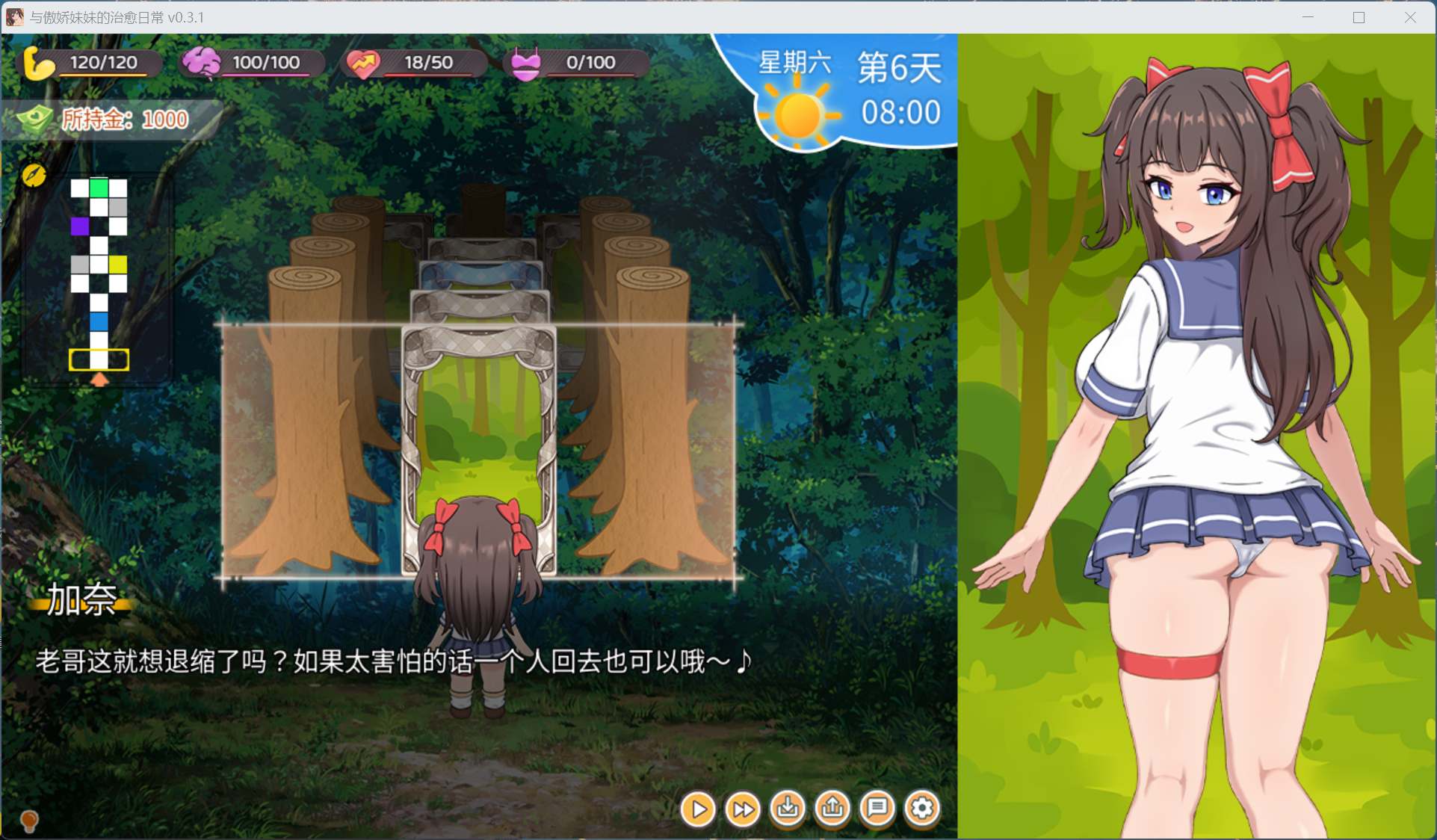Viewport: 1437px width, 840px height.
Task: Enable fast-forward skip mode
Action: click(742, 809)
